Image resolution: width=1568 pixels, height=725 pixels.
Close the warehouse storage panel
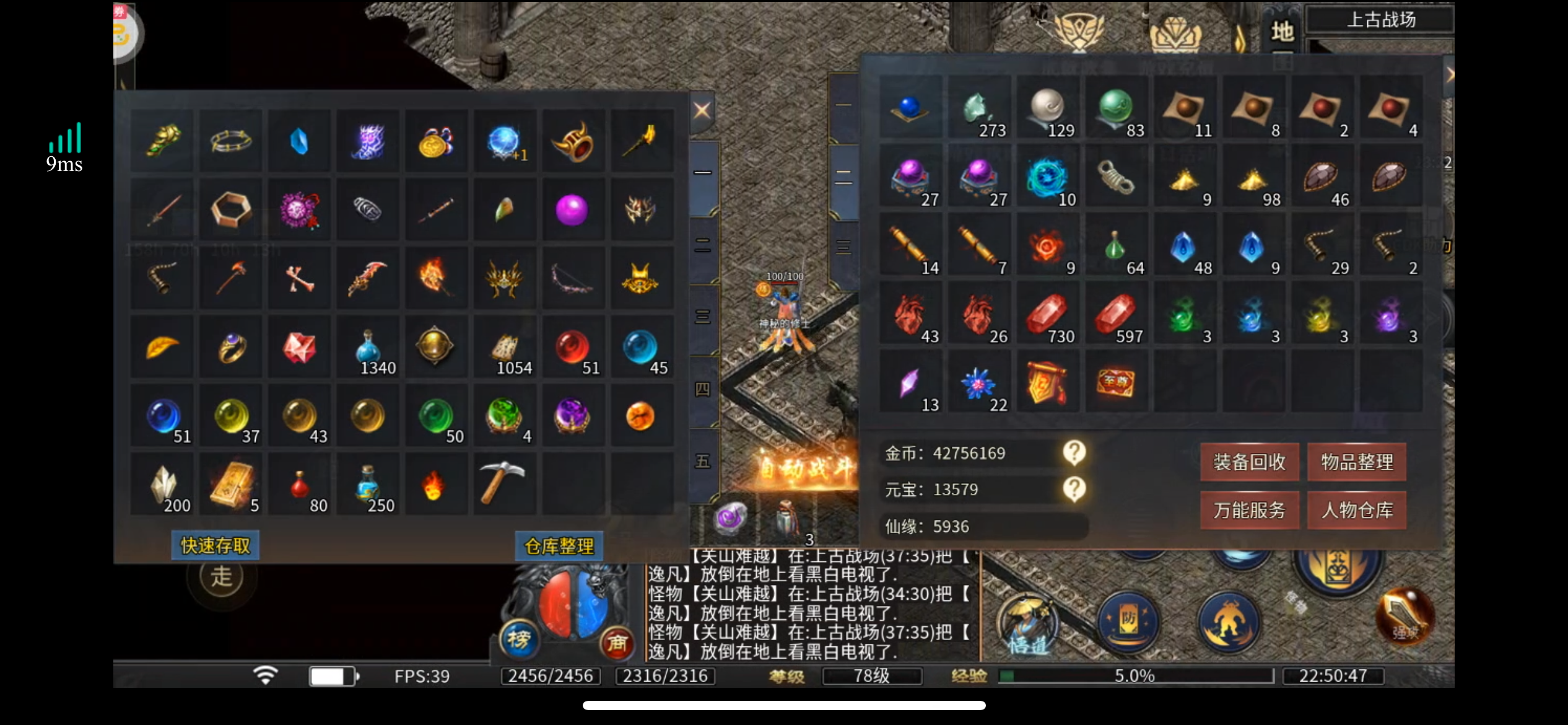pos(702,111)
